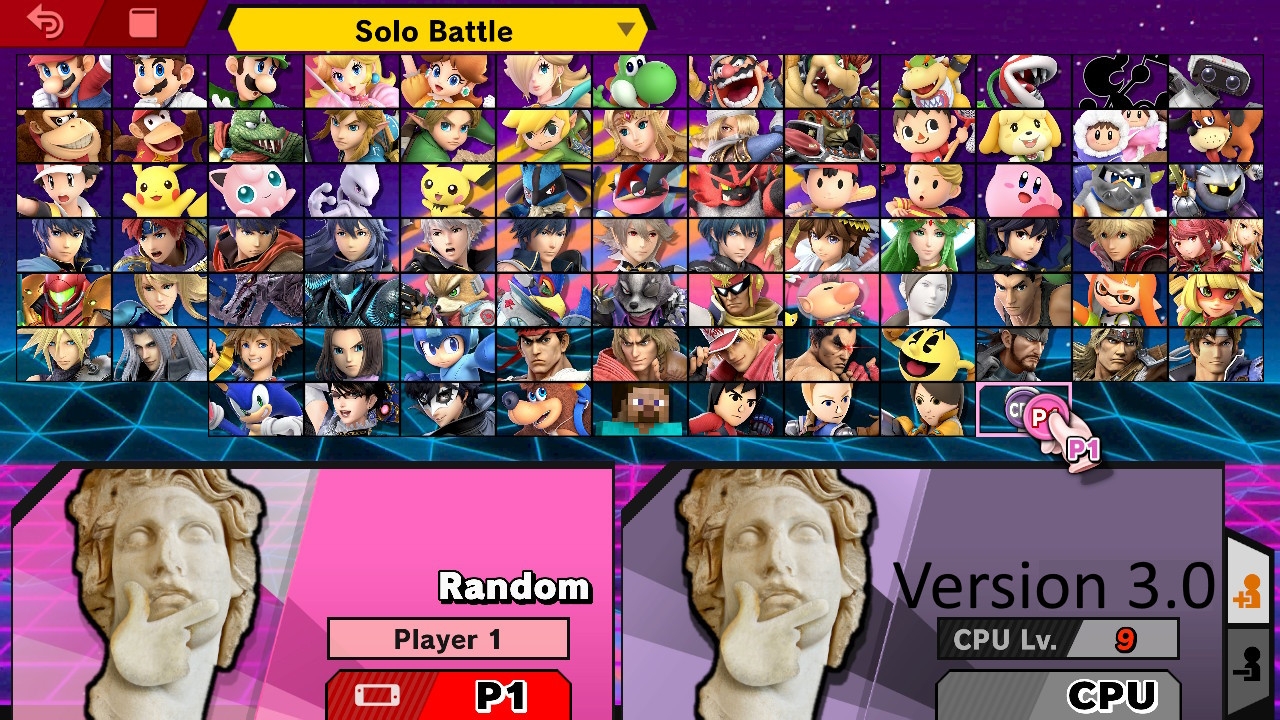This screenshot has height=720, width=1280.
Task: Select Yoshi on the top row
Action: coord(640,82)
